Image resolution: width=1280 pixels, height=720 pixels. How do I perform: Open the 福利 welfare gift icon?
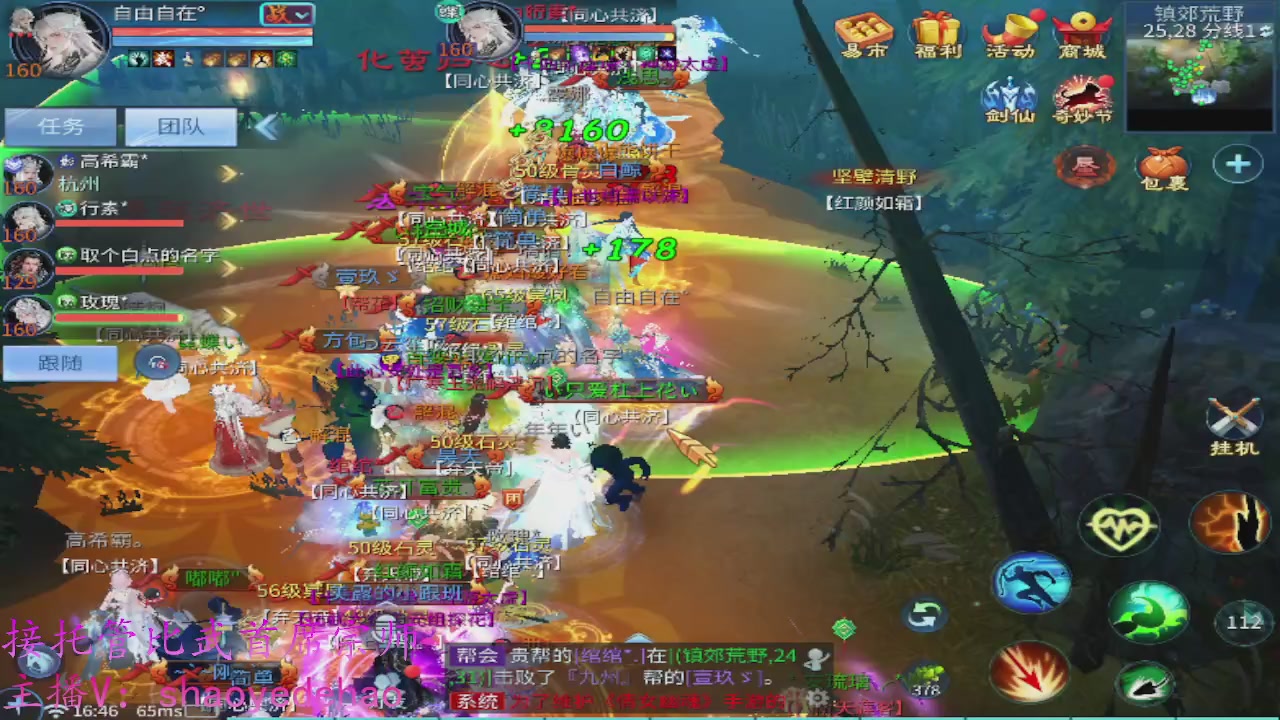click(938, 37)
